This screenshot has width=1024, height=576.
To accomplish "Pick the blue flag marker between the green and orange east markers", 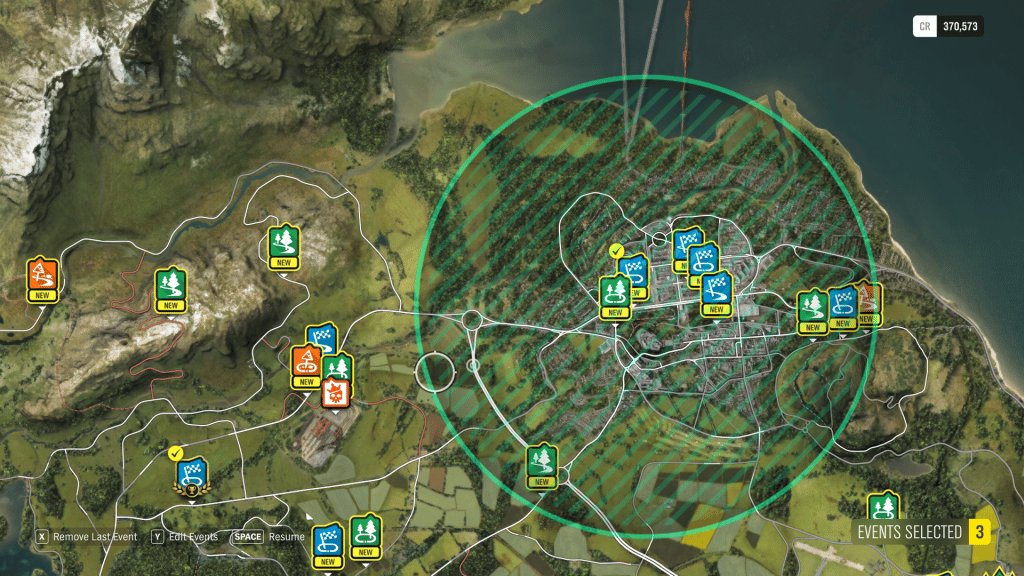I will [843, 305].
